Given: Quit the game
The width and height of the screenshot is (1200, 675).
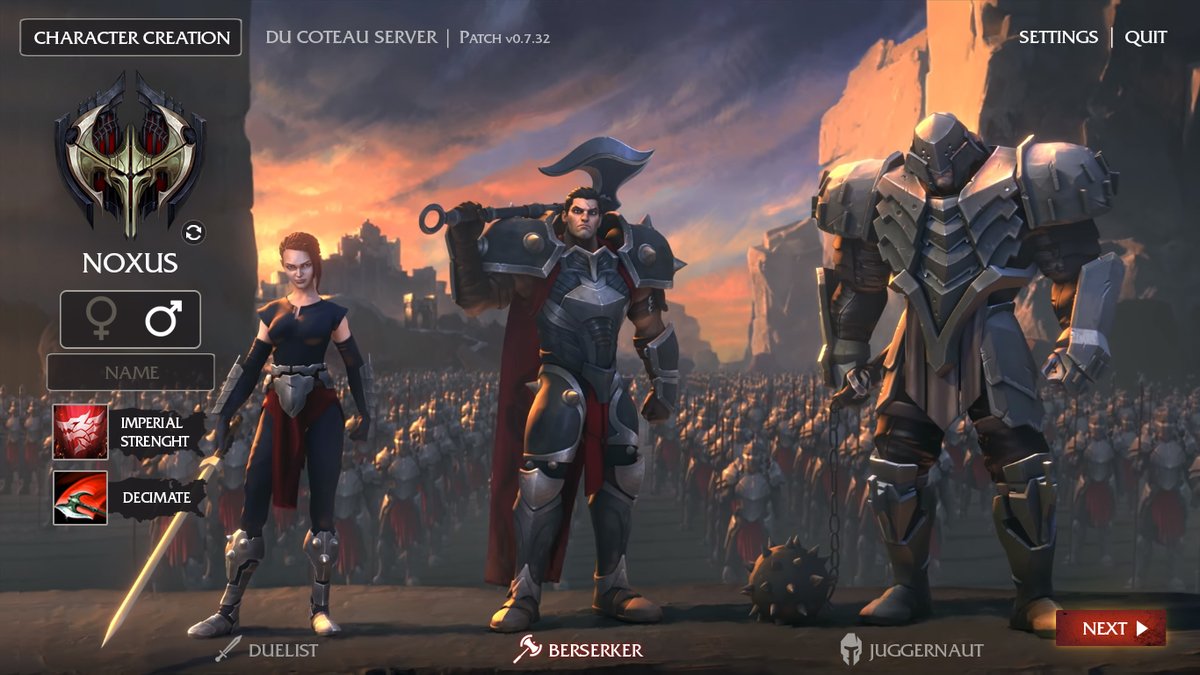Looking at the screenshot, I should [x=1146, y=37].
